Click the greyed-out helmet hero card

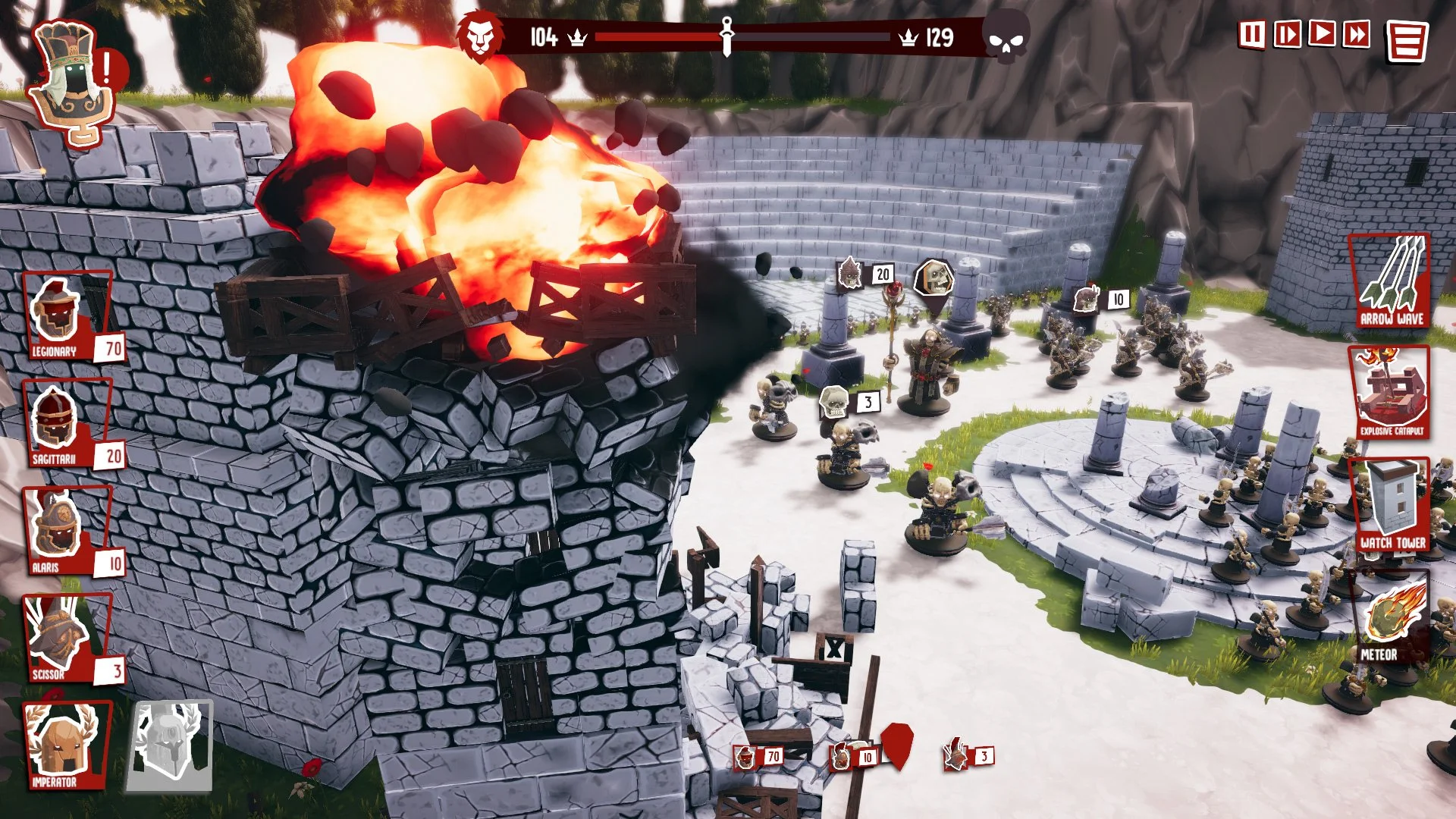point(171,746)
